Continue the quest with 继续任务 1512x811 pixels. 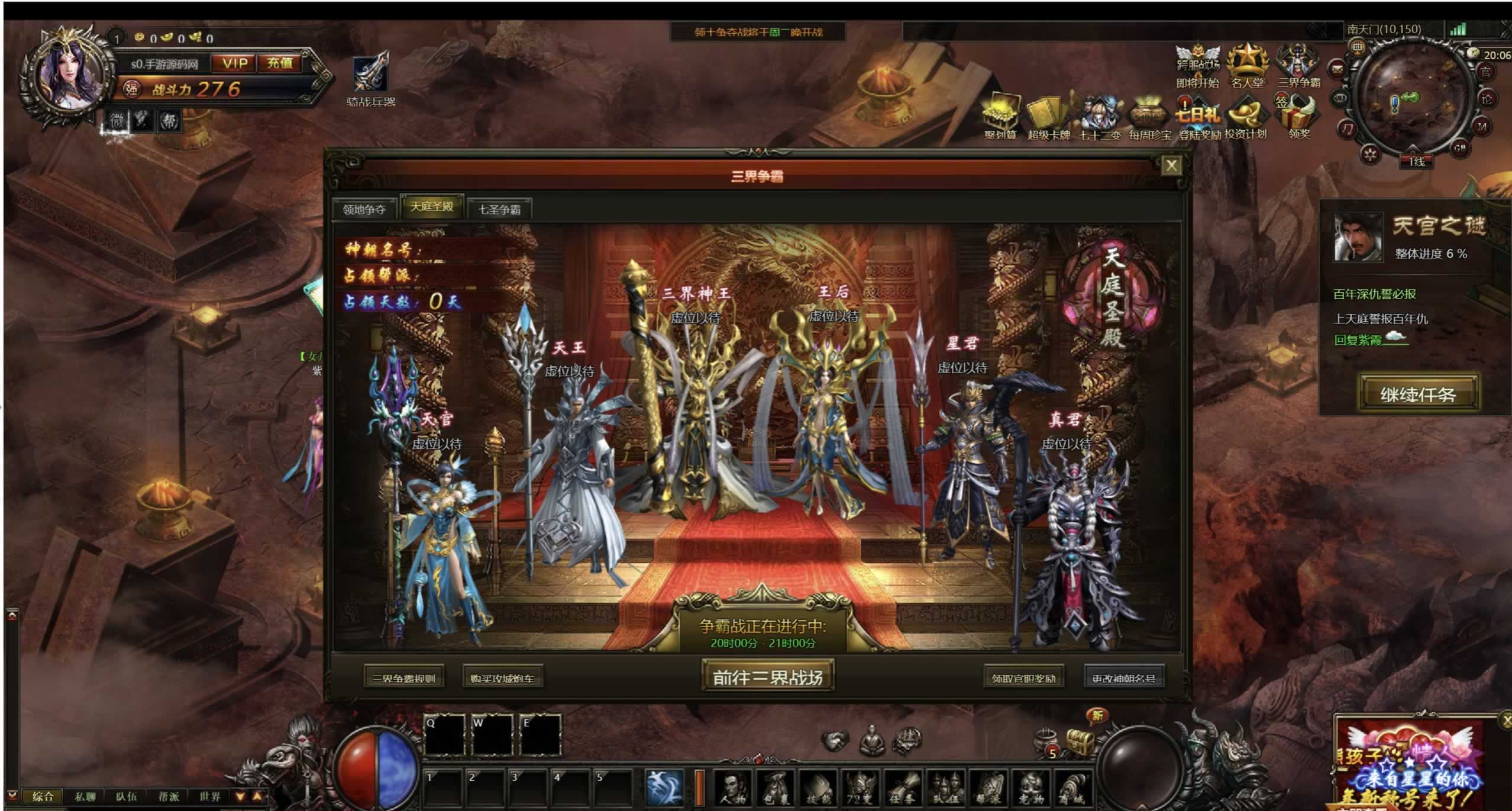[x=1418, y=394]
